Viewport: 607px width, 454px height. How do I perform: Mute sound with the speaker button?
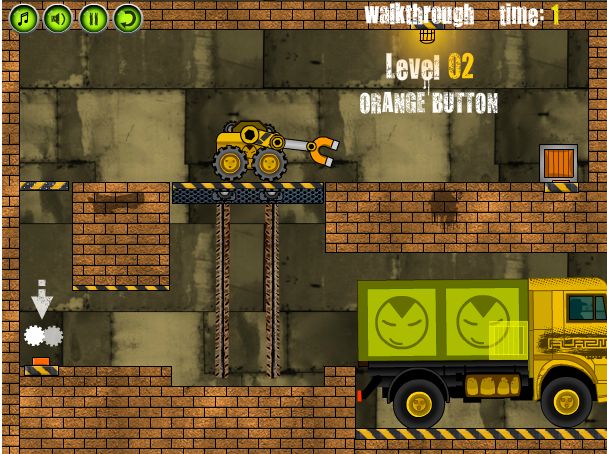pos(58,17)
